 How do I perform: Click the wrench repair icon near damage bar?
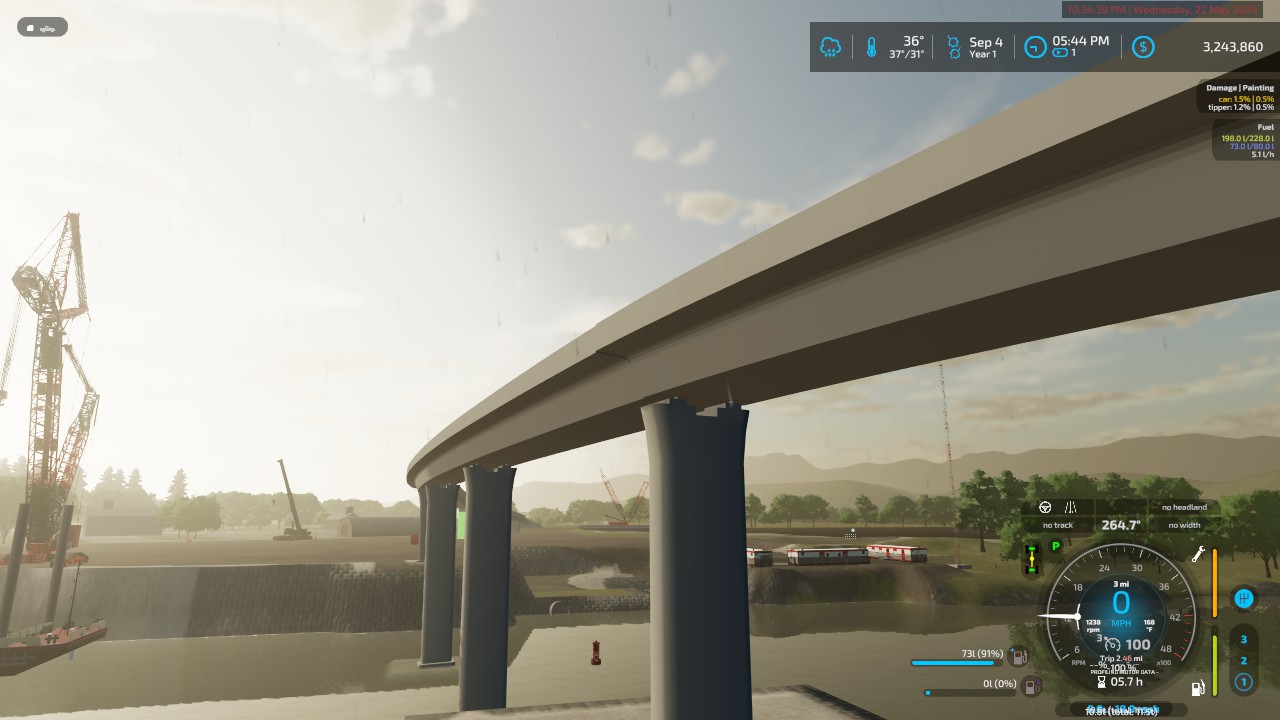1200,553
